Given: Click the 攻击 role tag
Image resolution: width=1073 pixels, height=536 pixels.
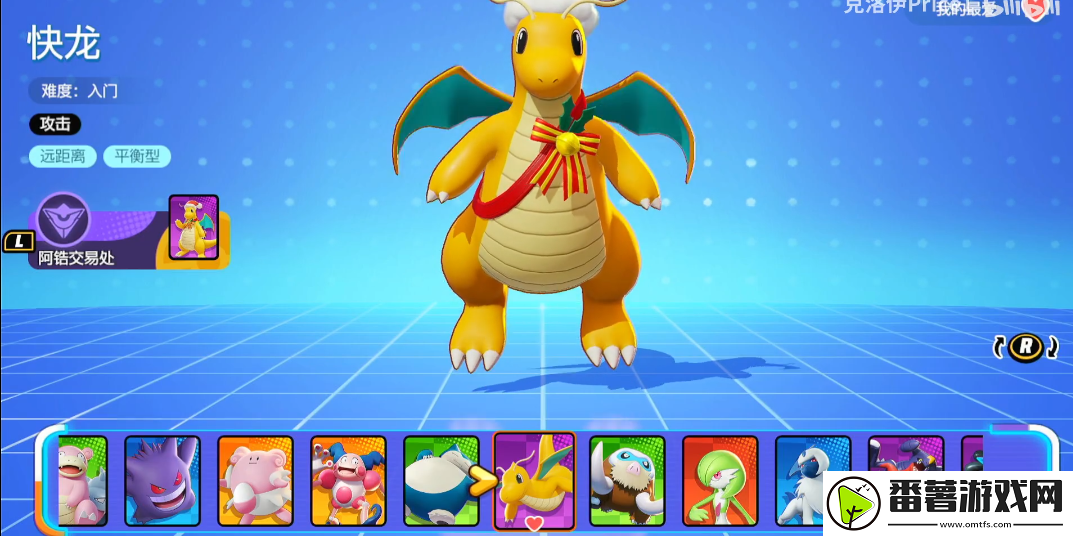Looking at the screenshot, I should (x=55, y=125).
